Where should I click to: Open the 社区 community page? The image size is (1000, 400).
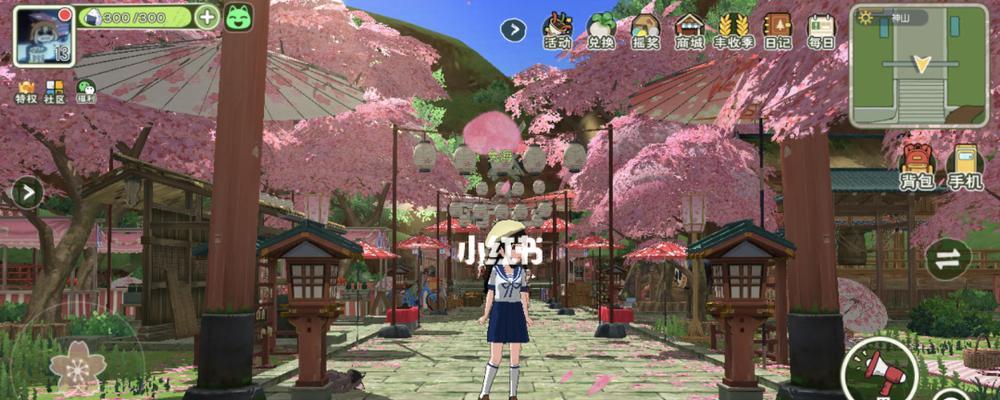(55, 91)
